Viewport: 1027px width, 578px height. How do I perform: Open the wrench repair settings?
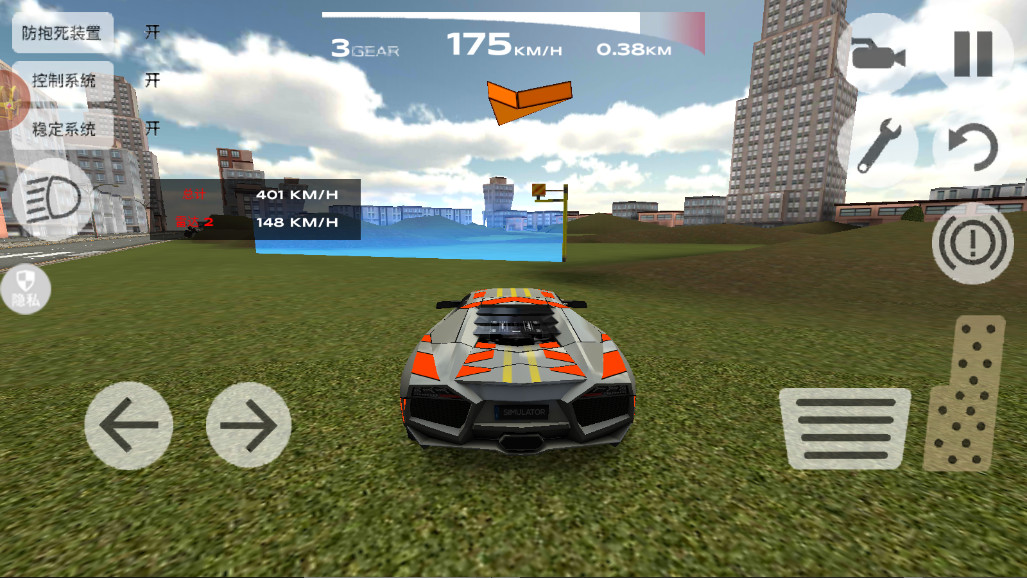880,147
